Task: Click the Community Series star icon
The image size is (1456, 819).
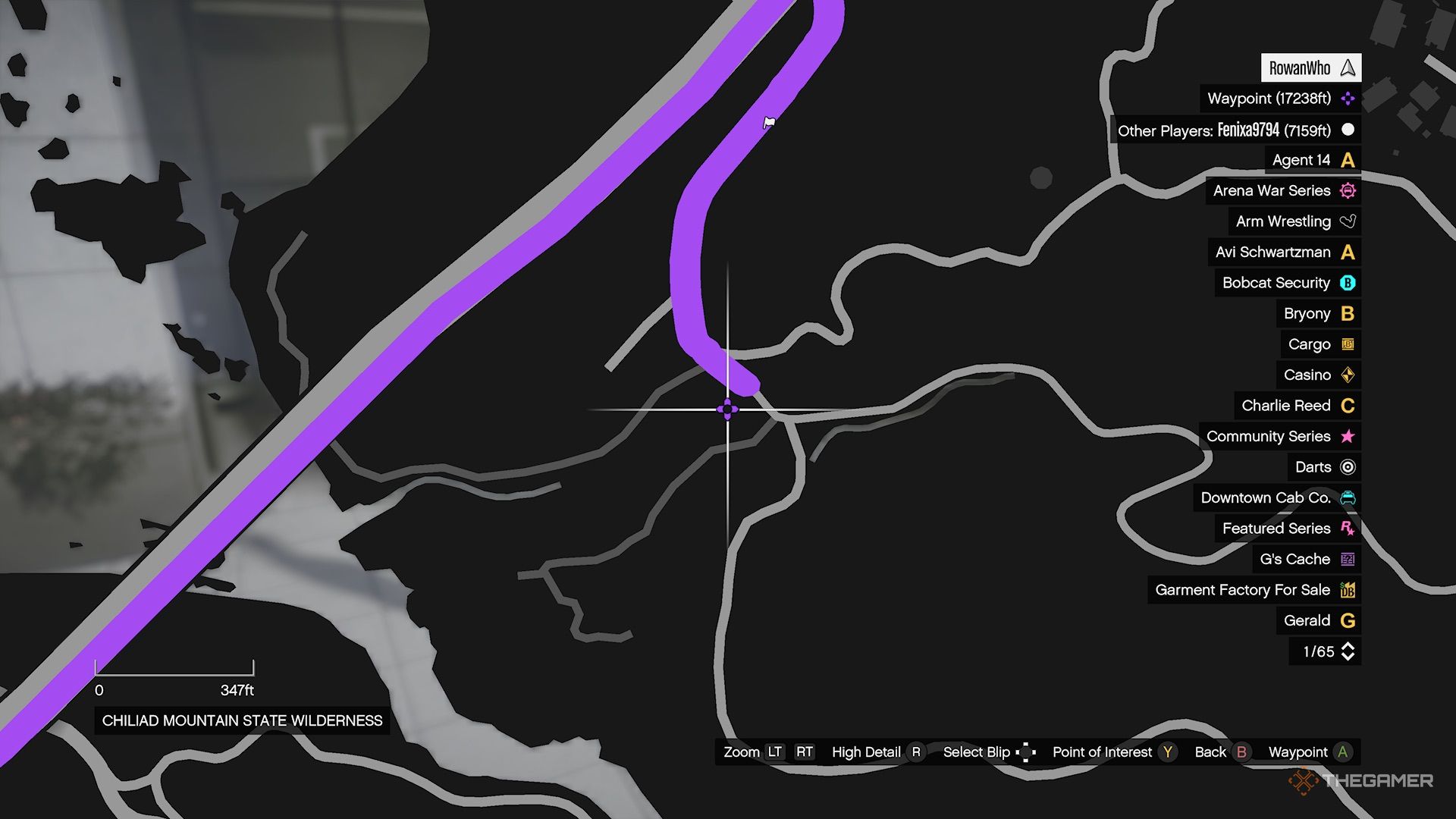Action: pyautogui.click(x=1347, y=436)
